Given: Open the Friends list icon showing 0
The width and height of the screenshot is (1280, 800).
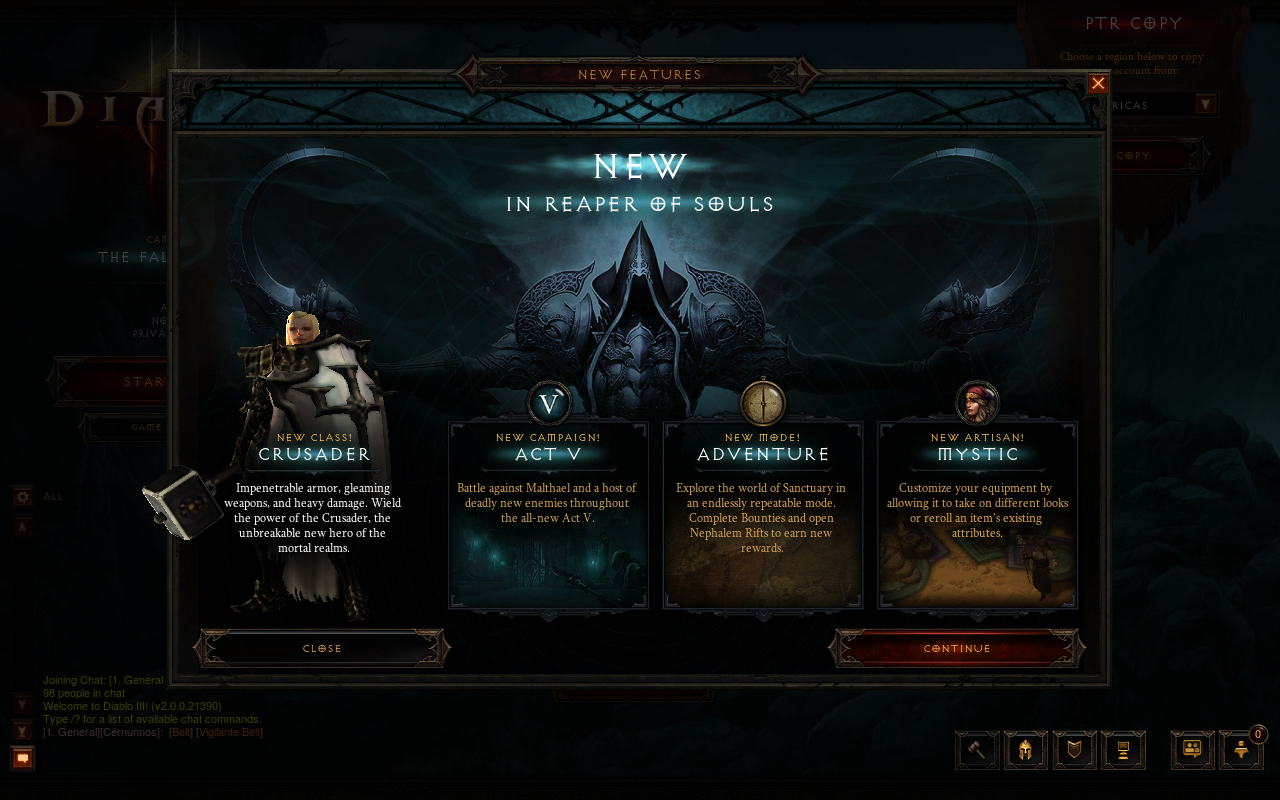Looking at the screenshot, I should click(x=1241, y=750).
